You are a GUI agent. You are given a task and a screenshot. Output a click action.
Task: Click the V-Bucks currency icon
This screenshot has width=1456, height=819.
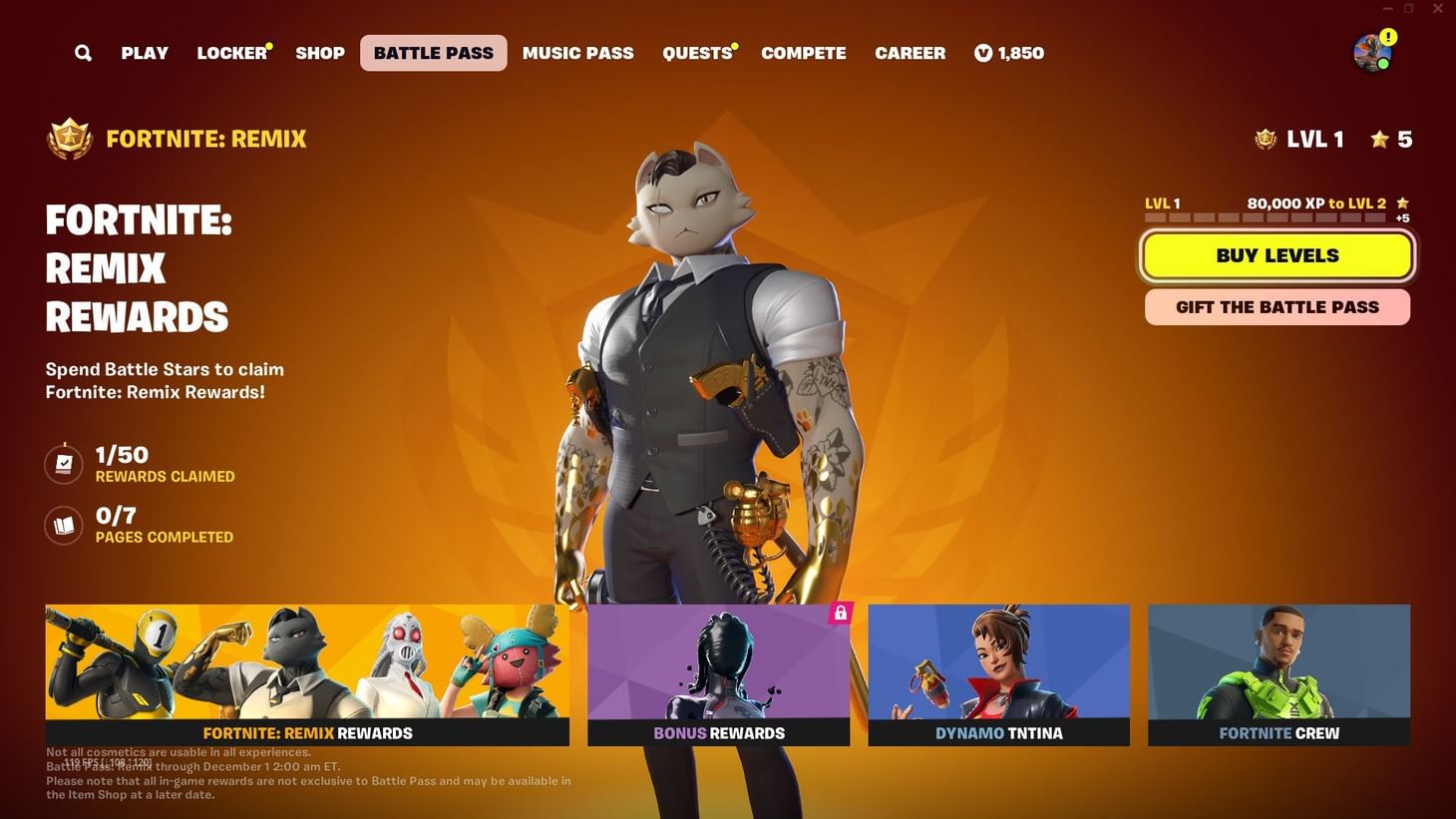[981, 52]
